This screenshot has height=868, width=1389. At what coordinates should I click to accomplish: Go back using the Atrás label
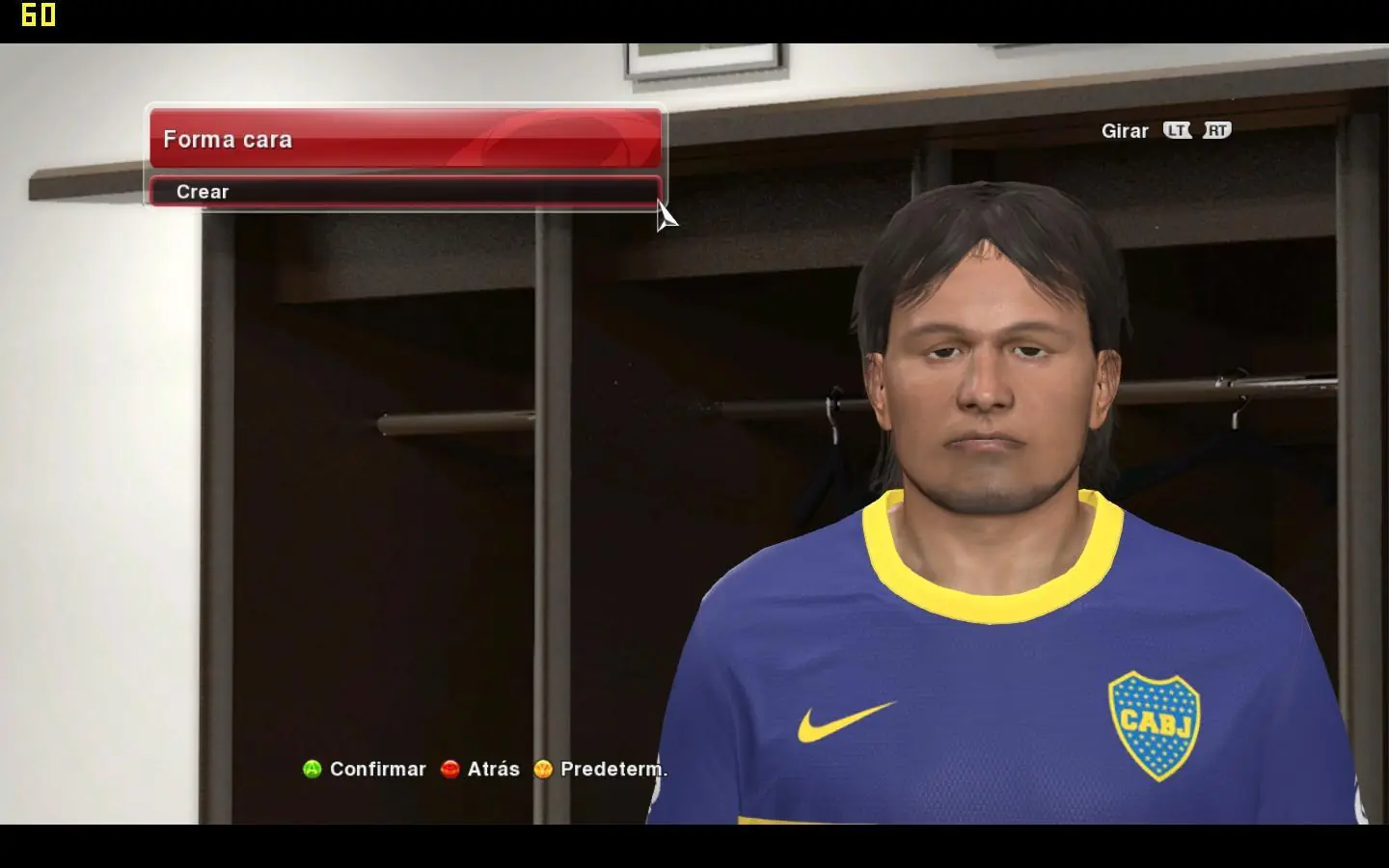coord(493,770)
